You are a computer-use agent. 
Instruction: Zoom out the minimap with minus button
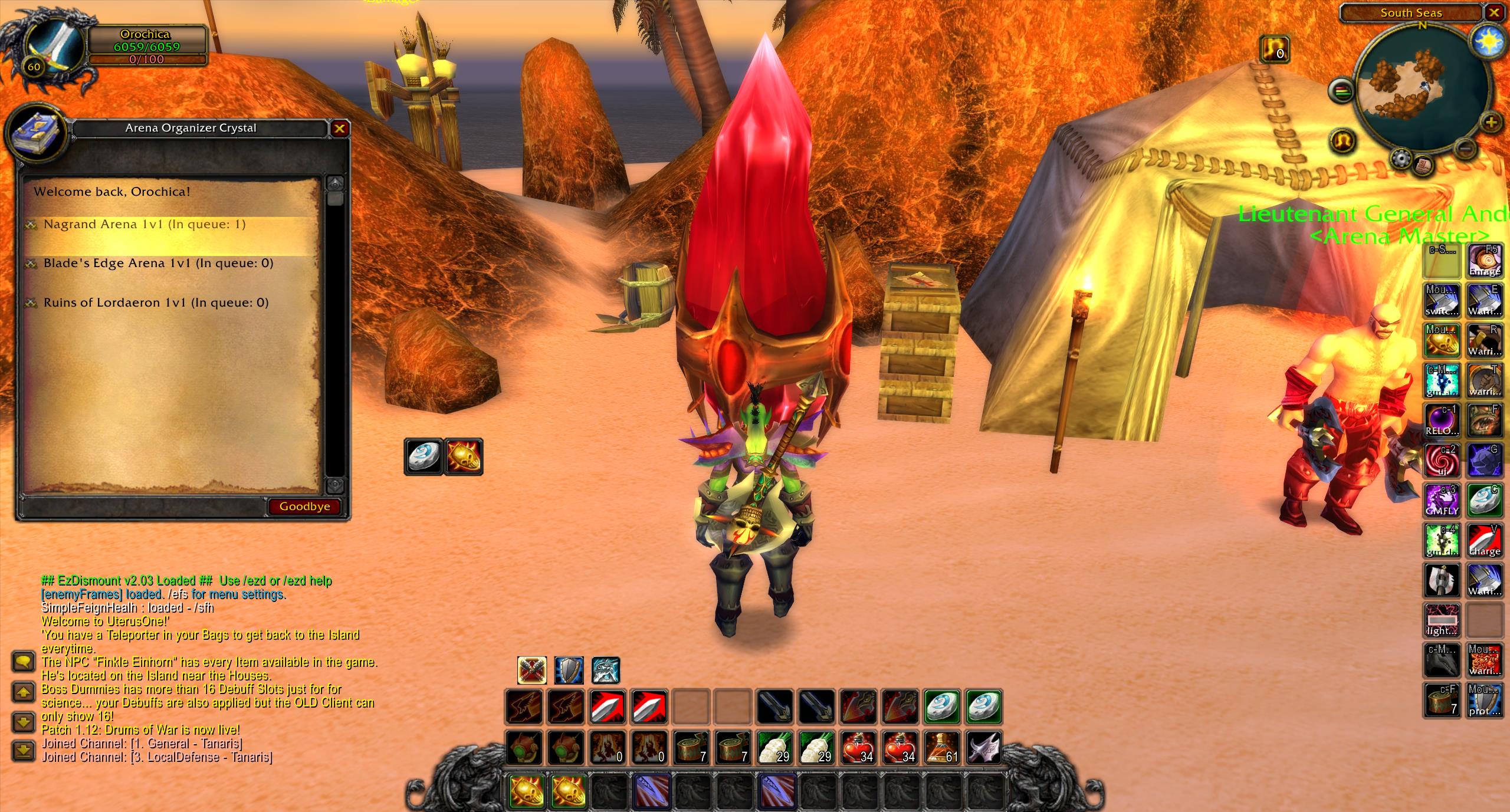click(1463, 147)
